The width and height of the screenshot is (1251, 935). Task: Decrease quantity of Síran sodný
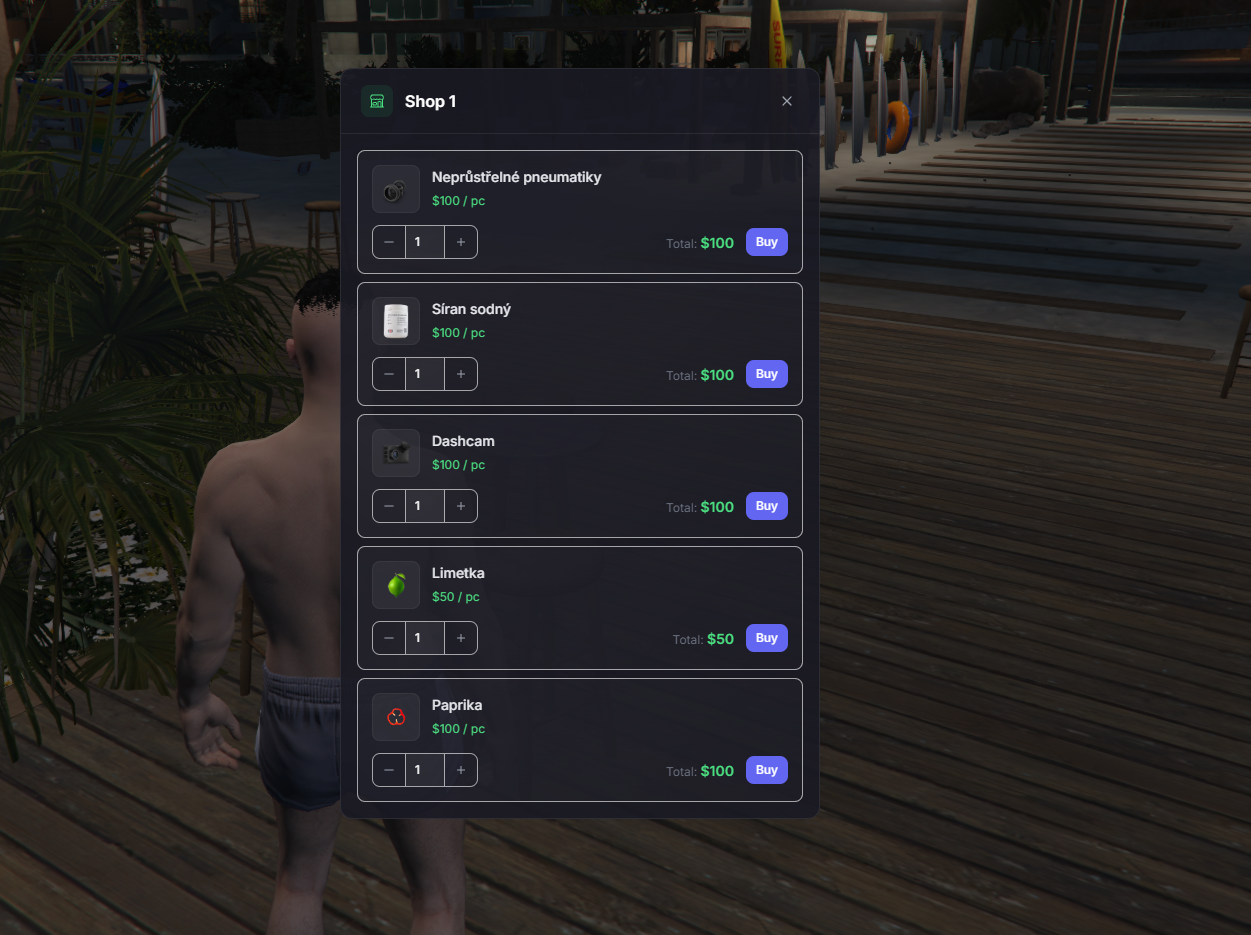[x=389, y=374]
